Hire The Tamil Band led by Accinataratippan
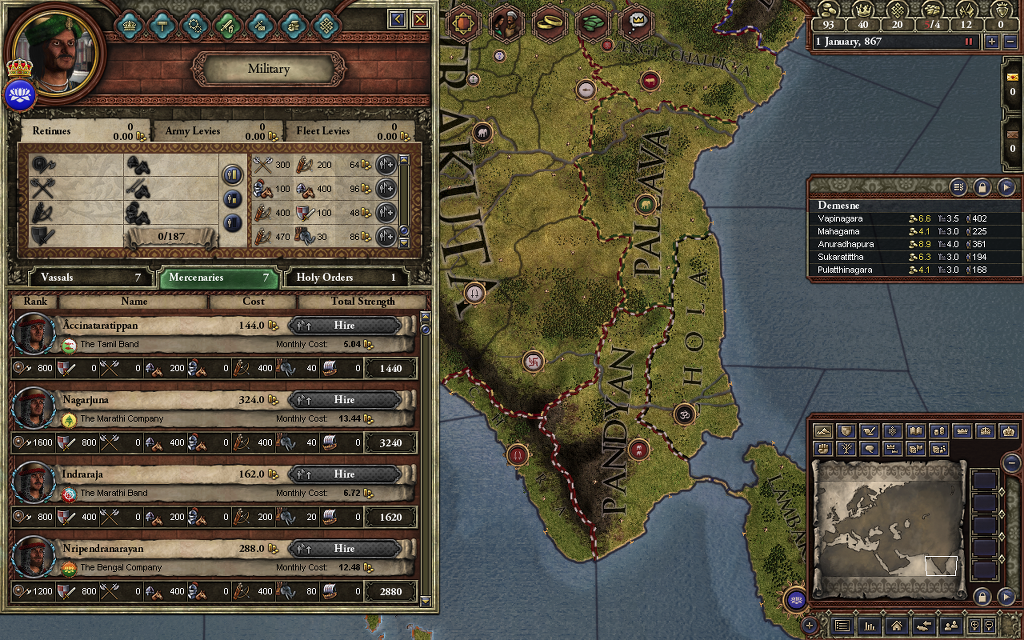1024x640 pixels. (x=345, y=326)
